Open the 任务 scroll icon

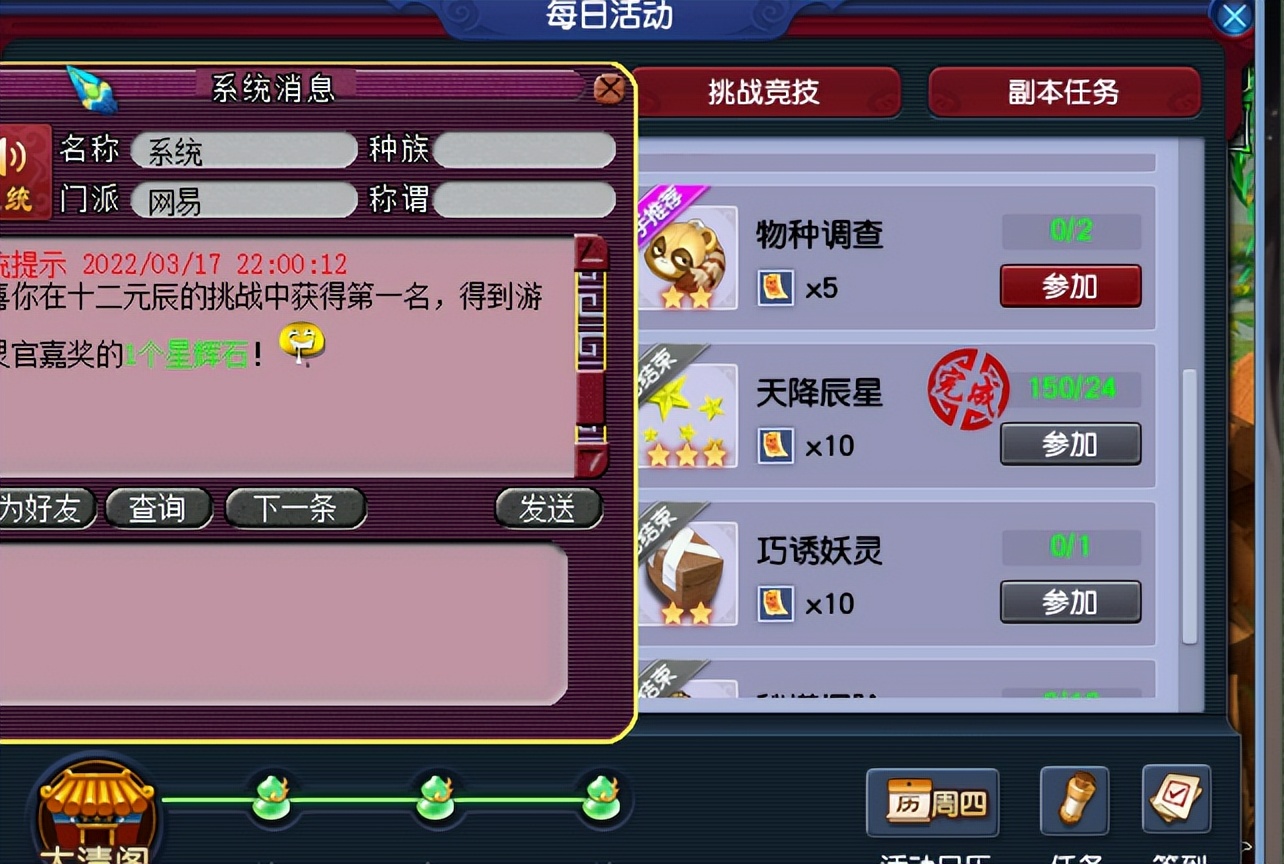point(1074,803)
